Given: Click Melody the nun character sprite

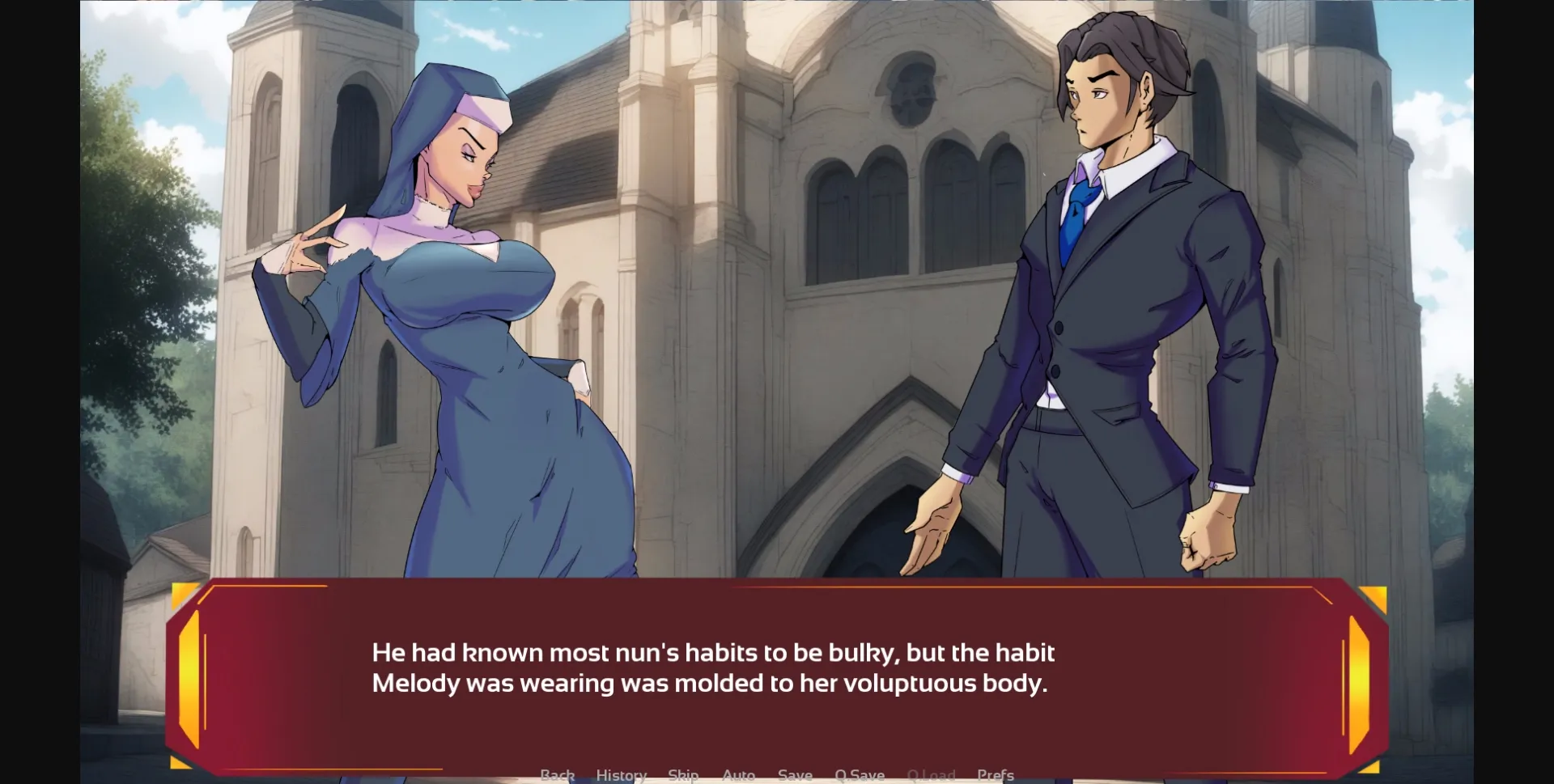Looking at the screenshot, I should point(461,324).
